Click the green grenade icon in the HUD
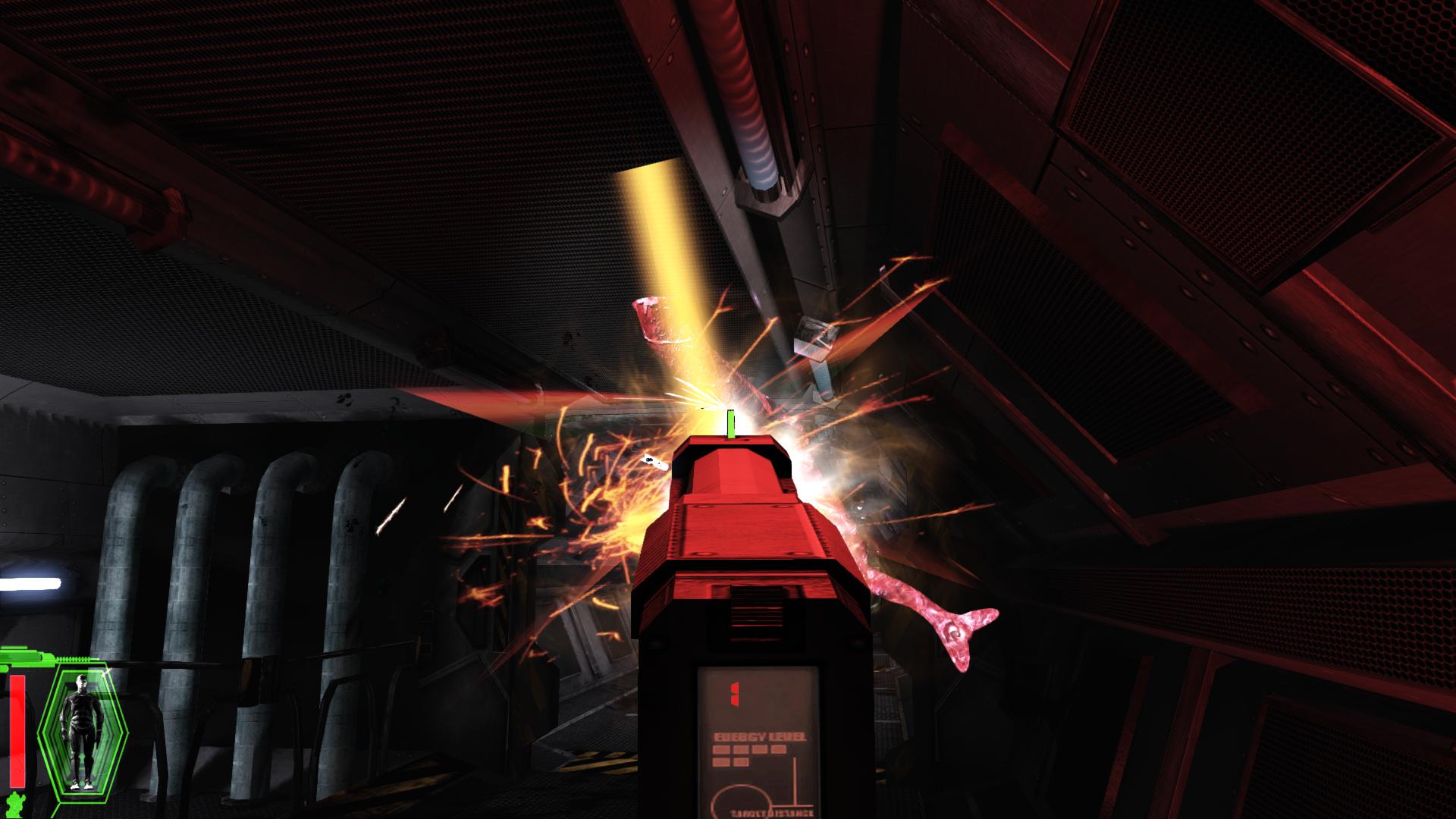This screenshot has height=819, width=1456. coord(14,804)
